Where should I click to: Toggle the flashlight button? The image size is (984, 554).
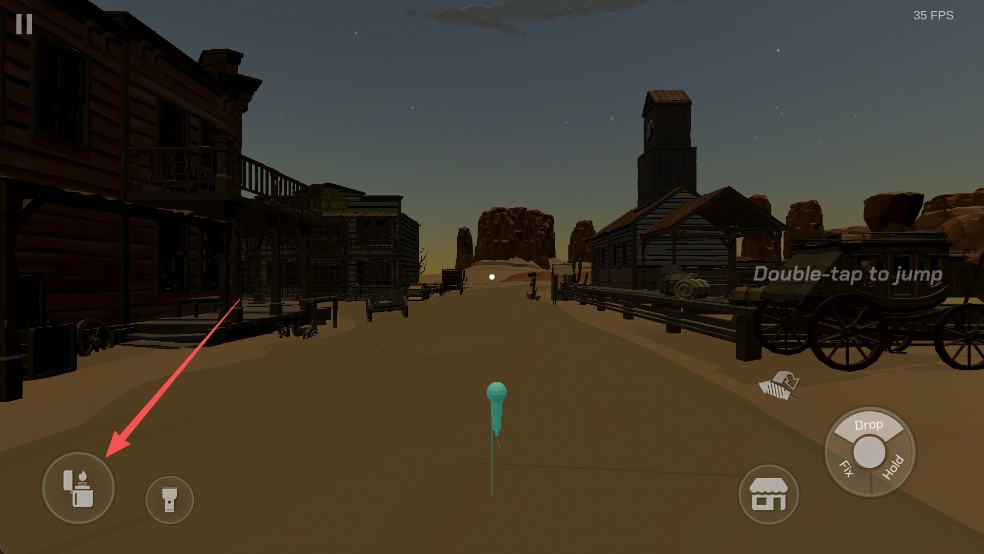(169, 498)
